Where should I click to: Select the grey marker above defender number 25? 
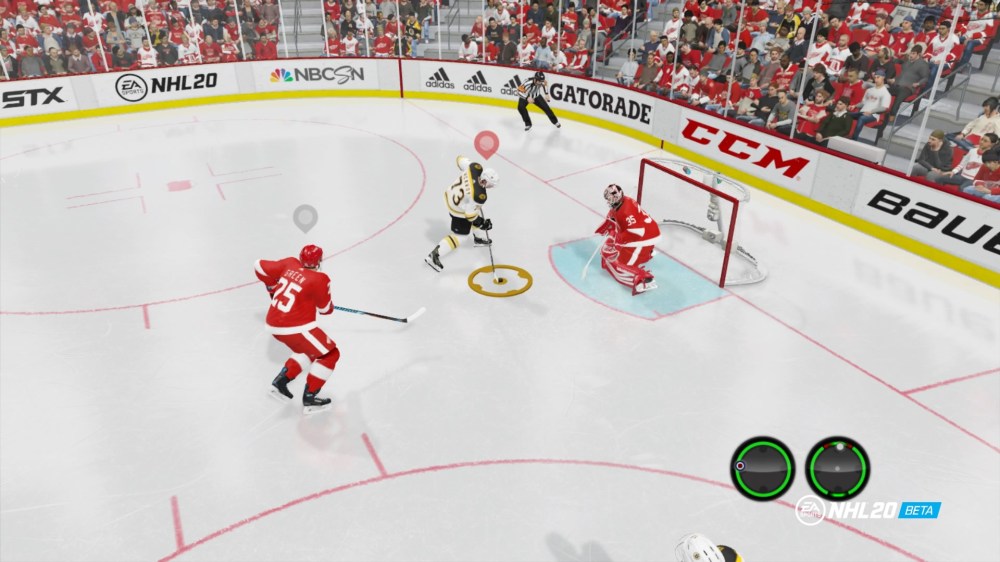[x=305, y=216]
